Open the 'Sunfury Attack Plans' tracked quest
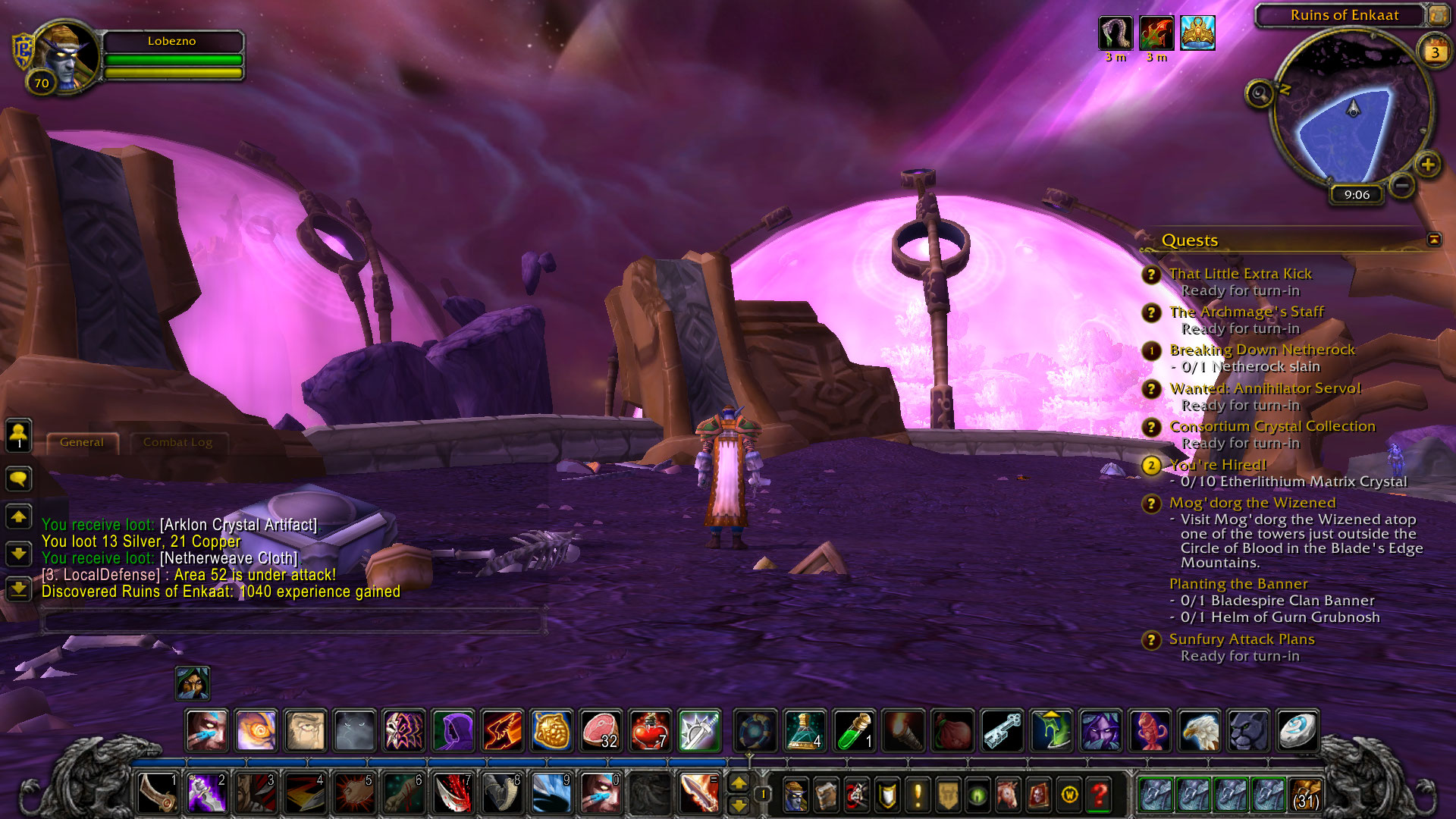This screenshot has height=819, width=1456. click(1241, 639)
